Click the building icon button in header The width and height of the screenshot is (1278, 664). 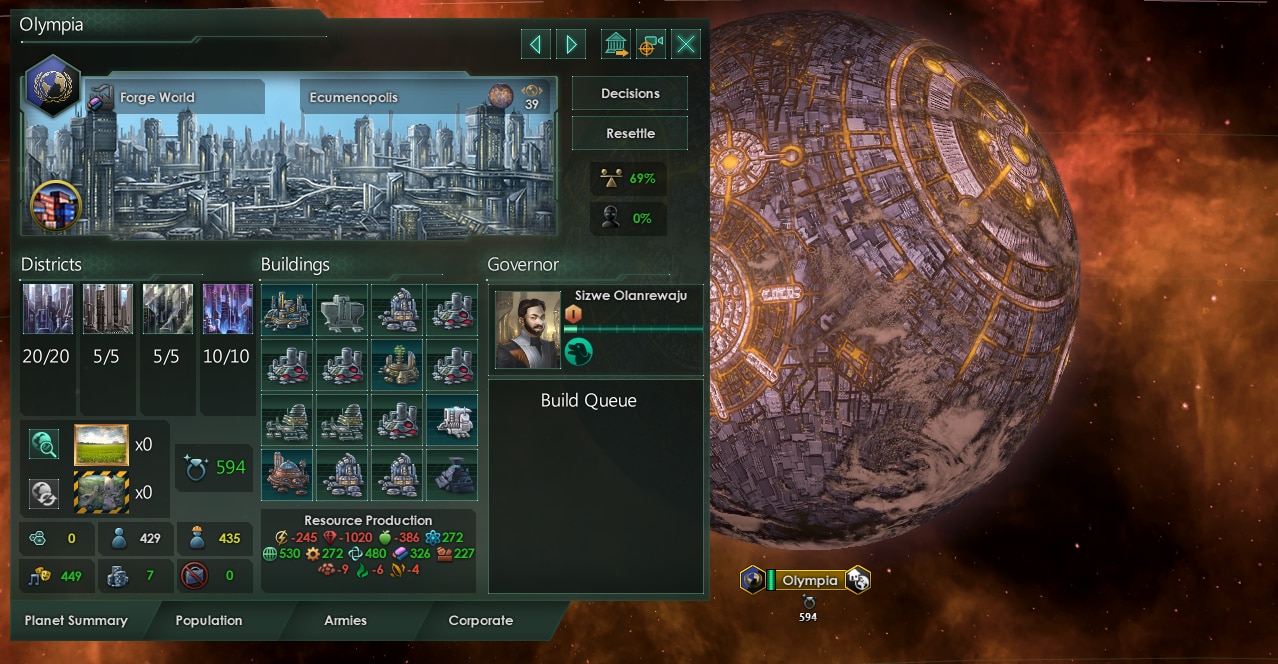616,44
